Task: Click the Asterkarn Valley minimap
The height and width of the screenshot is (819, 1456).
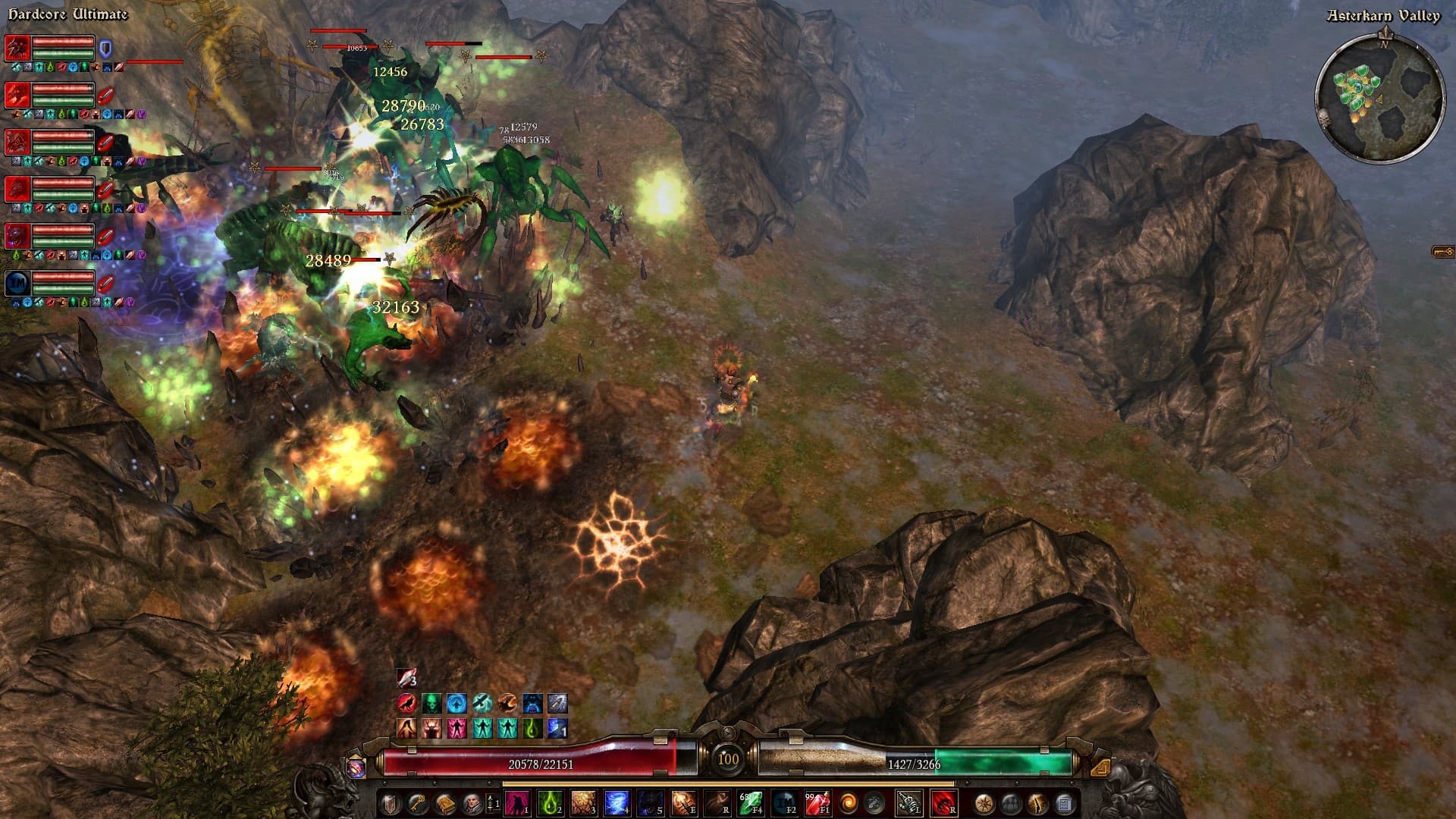Action: tap(1379, 97)
